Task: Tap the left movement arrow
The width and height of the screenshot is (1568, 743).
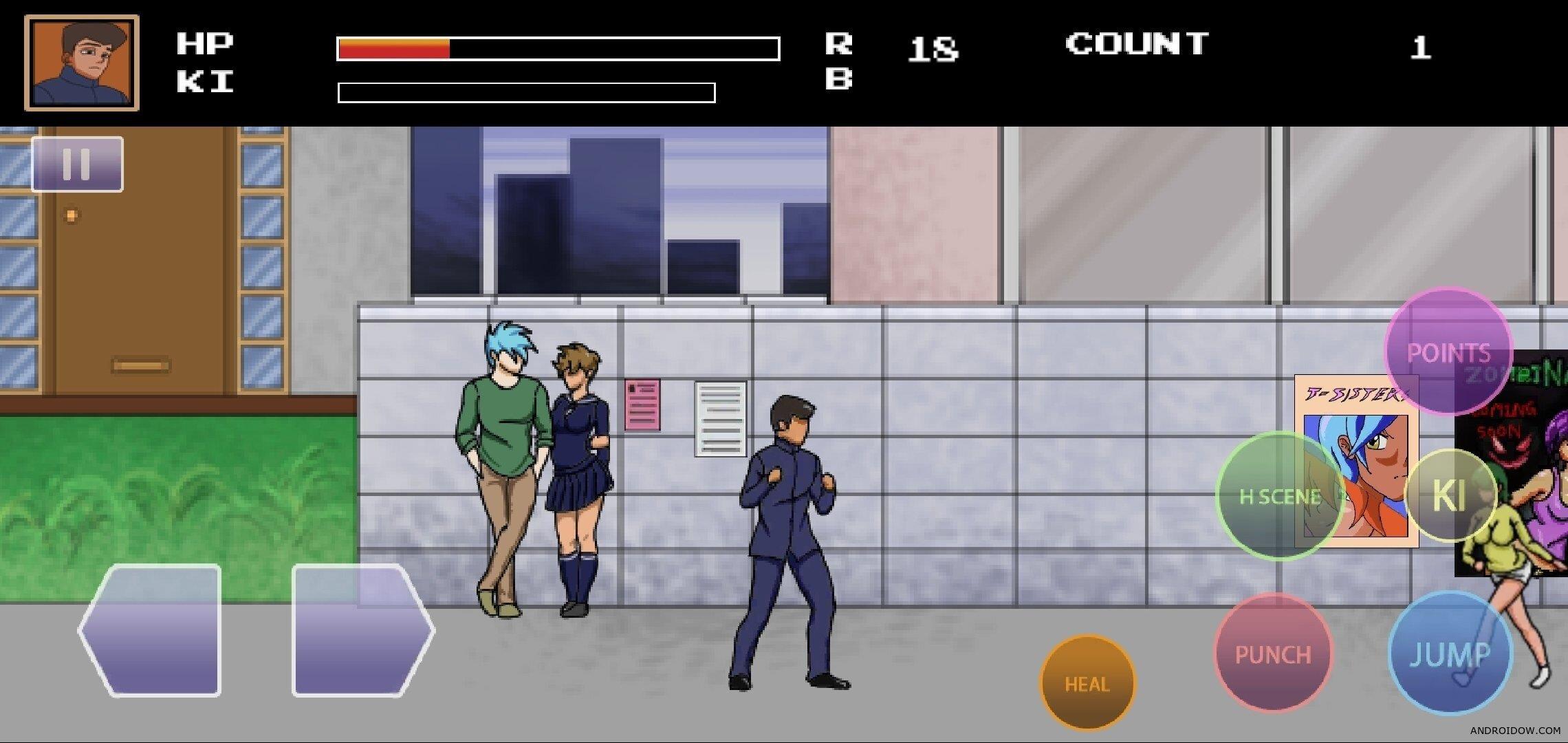Action: [151, 629]
